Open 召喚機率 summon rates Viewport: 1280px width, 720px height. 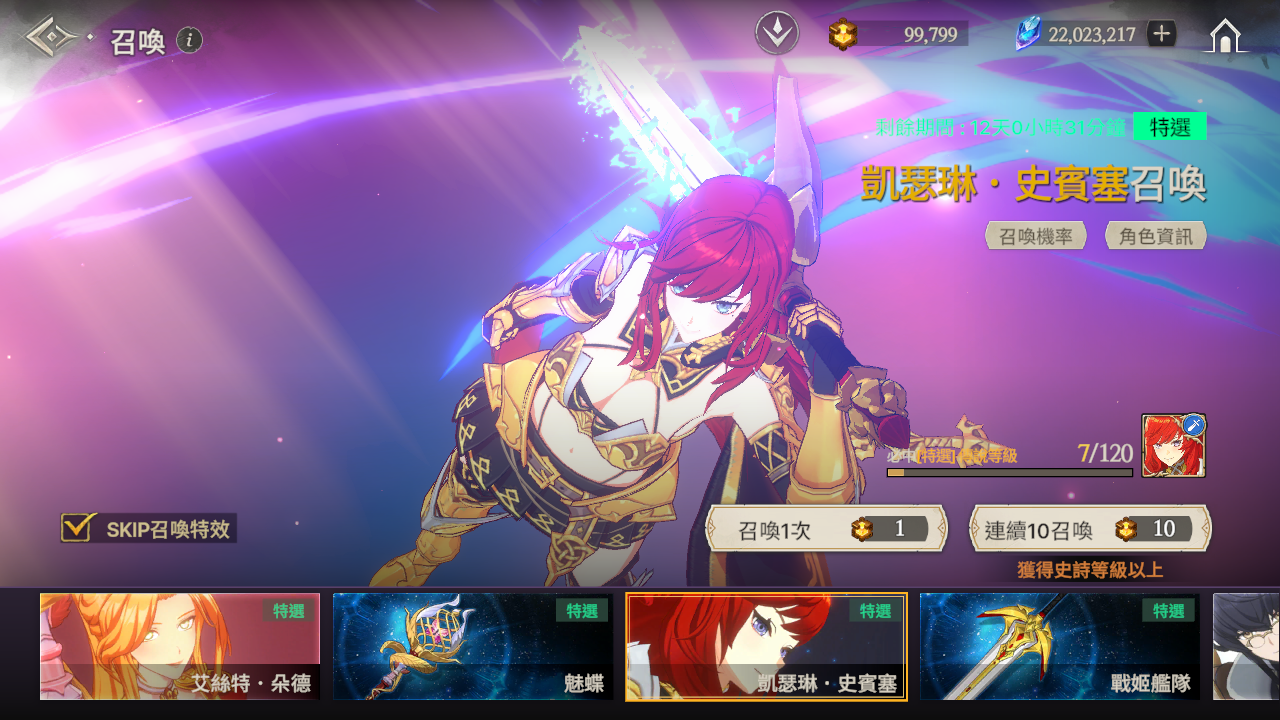pos(1036,236)
